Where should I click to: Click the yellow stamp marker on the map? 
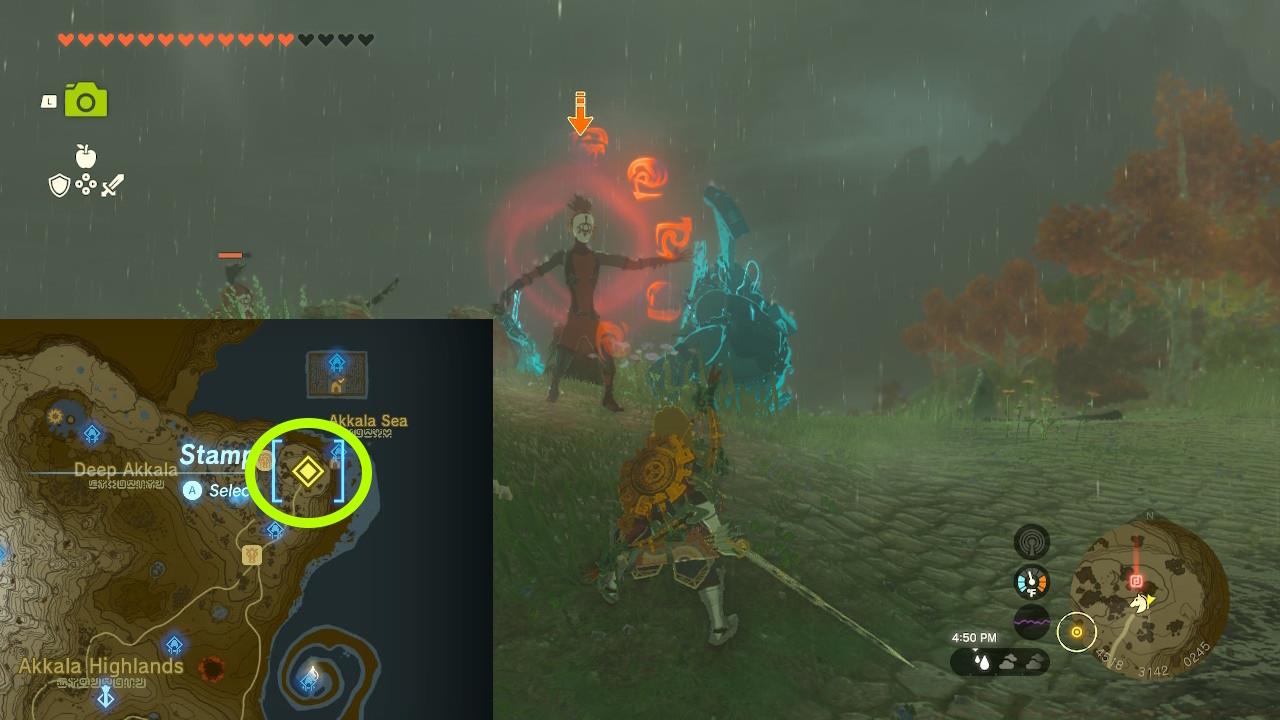tap(307, 470)
